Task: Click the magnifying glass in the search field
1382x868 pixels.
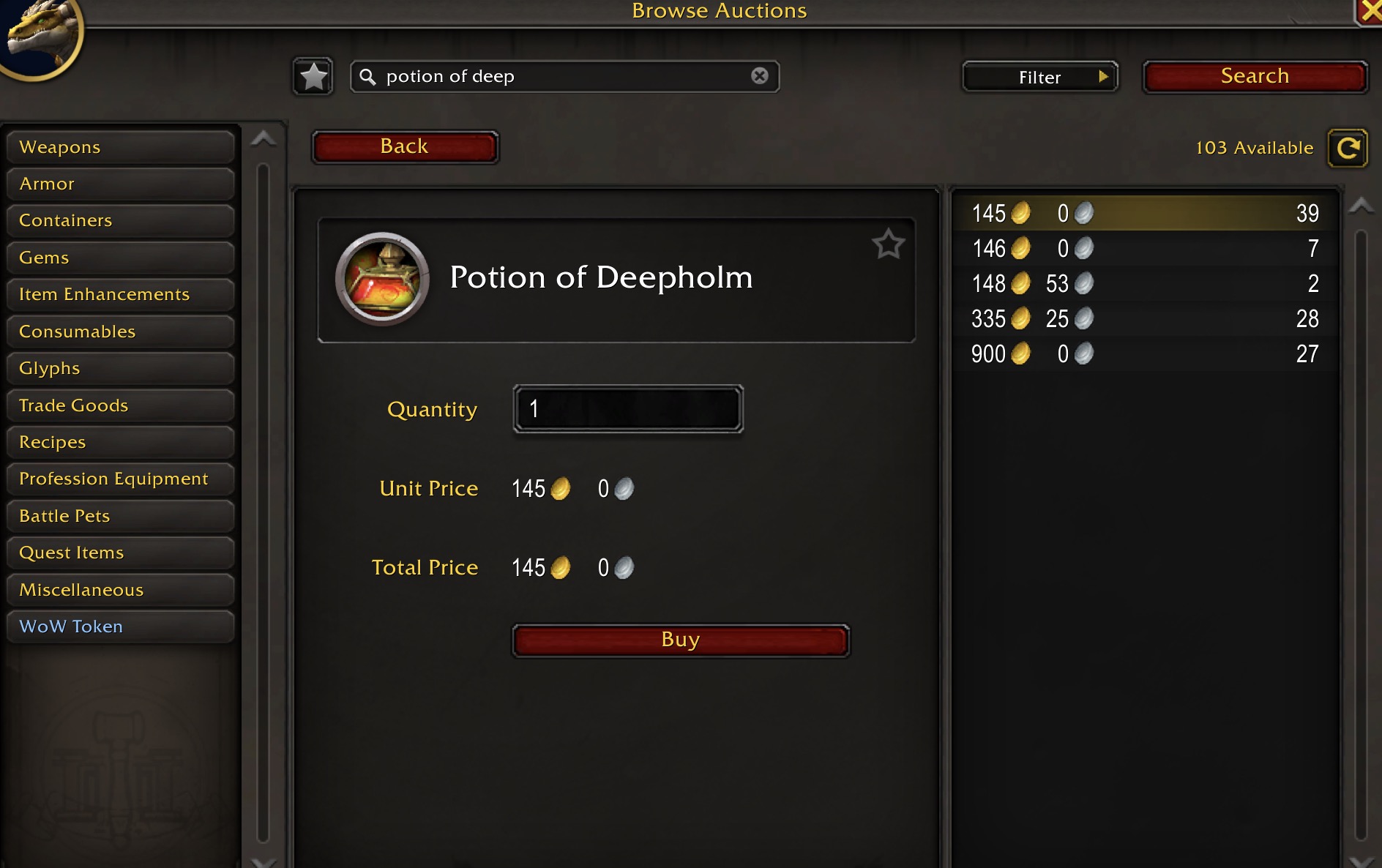Action: coord(368,76)
